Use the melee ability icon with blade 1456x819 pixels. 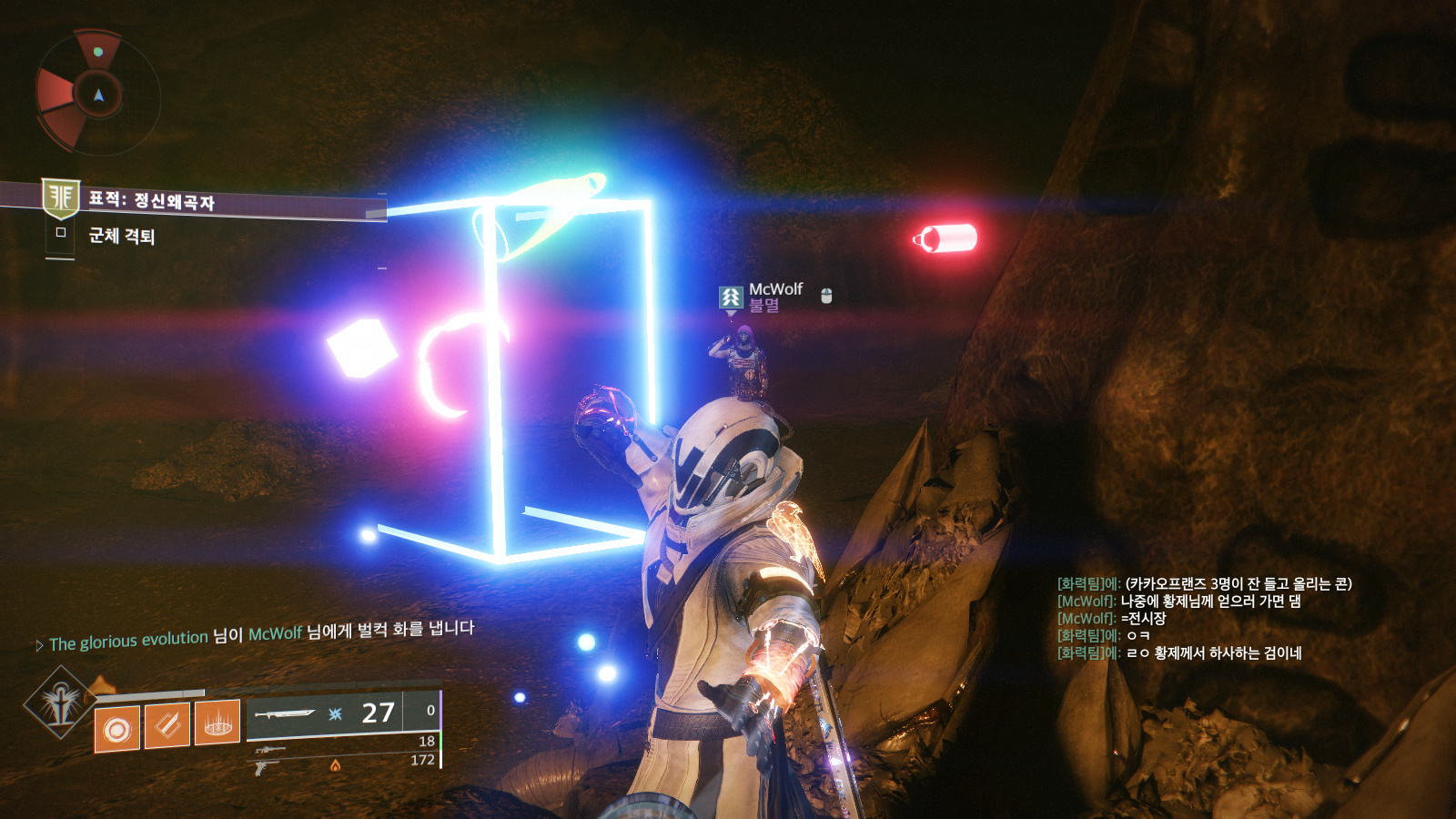point(167,725)
